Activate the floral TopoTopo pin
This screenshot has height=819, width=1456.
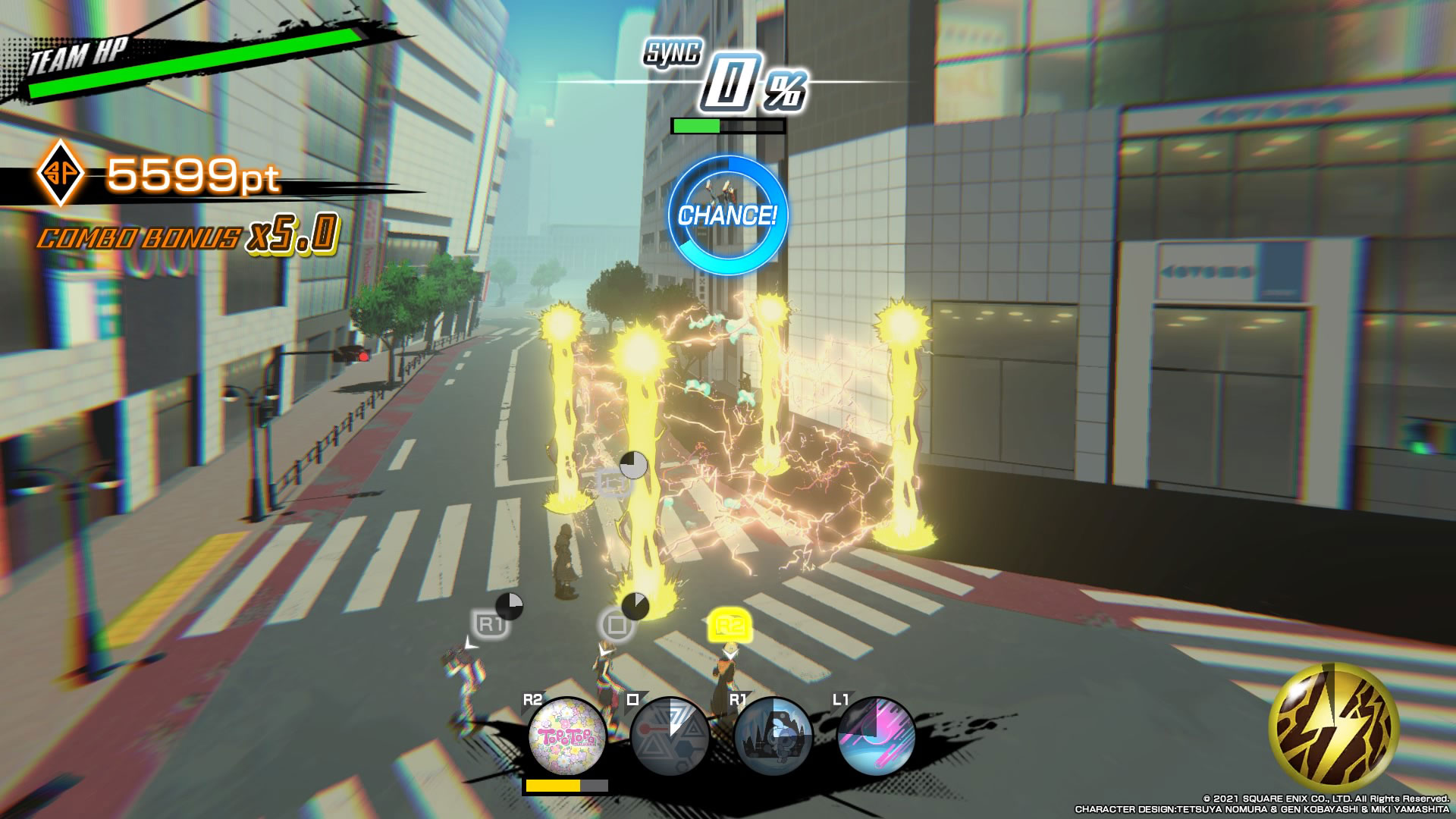pos(567,736)
